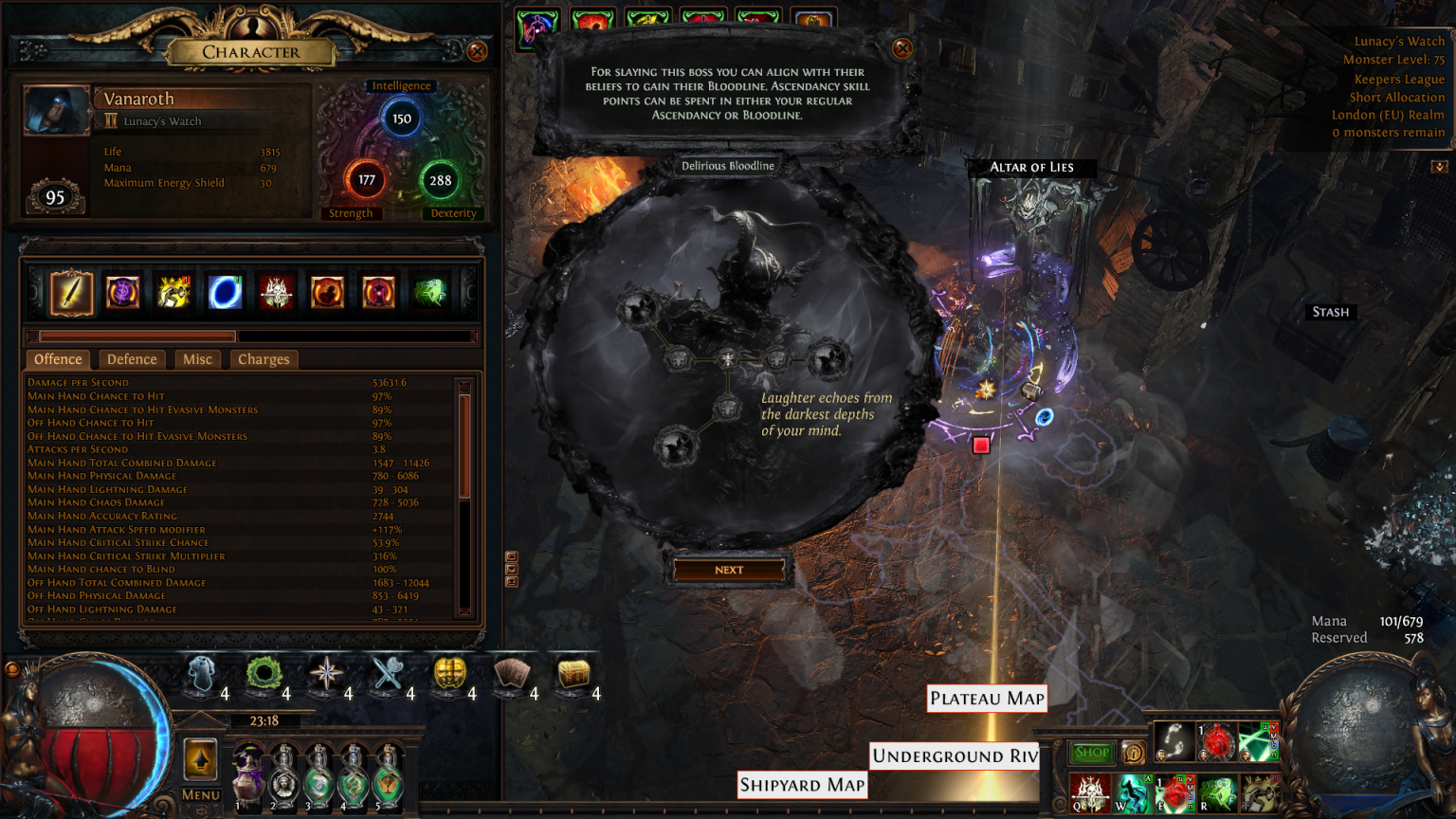Use the first flask with purple cauldron
Screen dimensions: 1456x819
[x=249, y=775]
